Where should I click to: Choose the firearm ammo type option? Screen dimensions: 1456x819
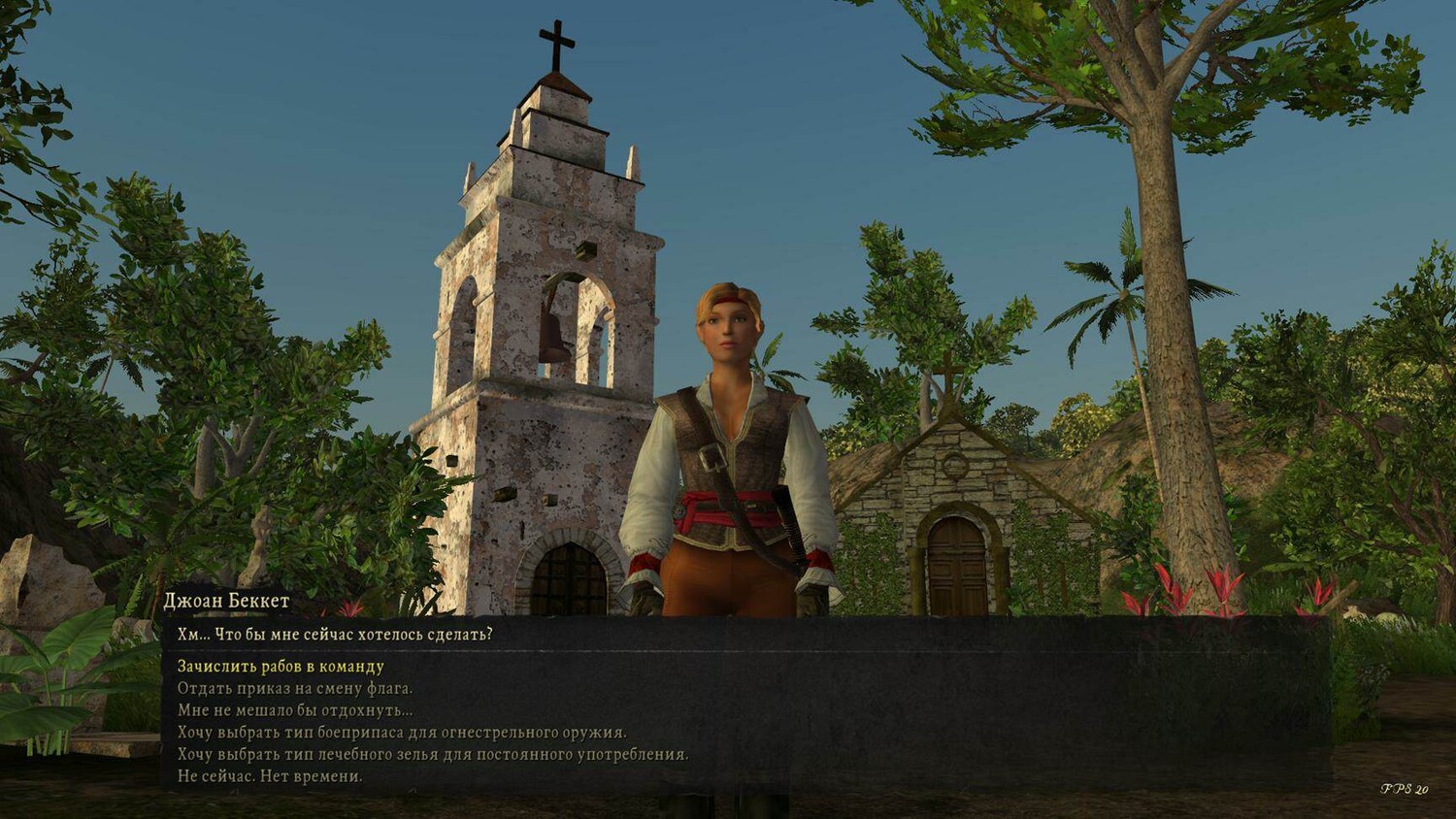click(402, 733)
